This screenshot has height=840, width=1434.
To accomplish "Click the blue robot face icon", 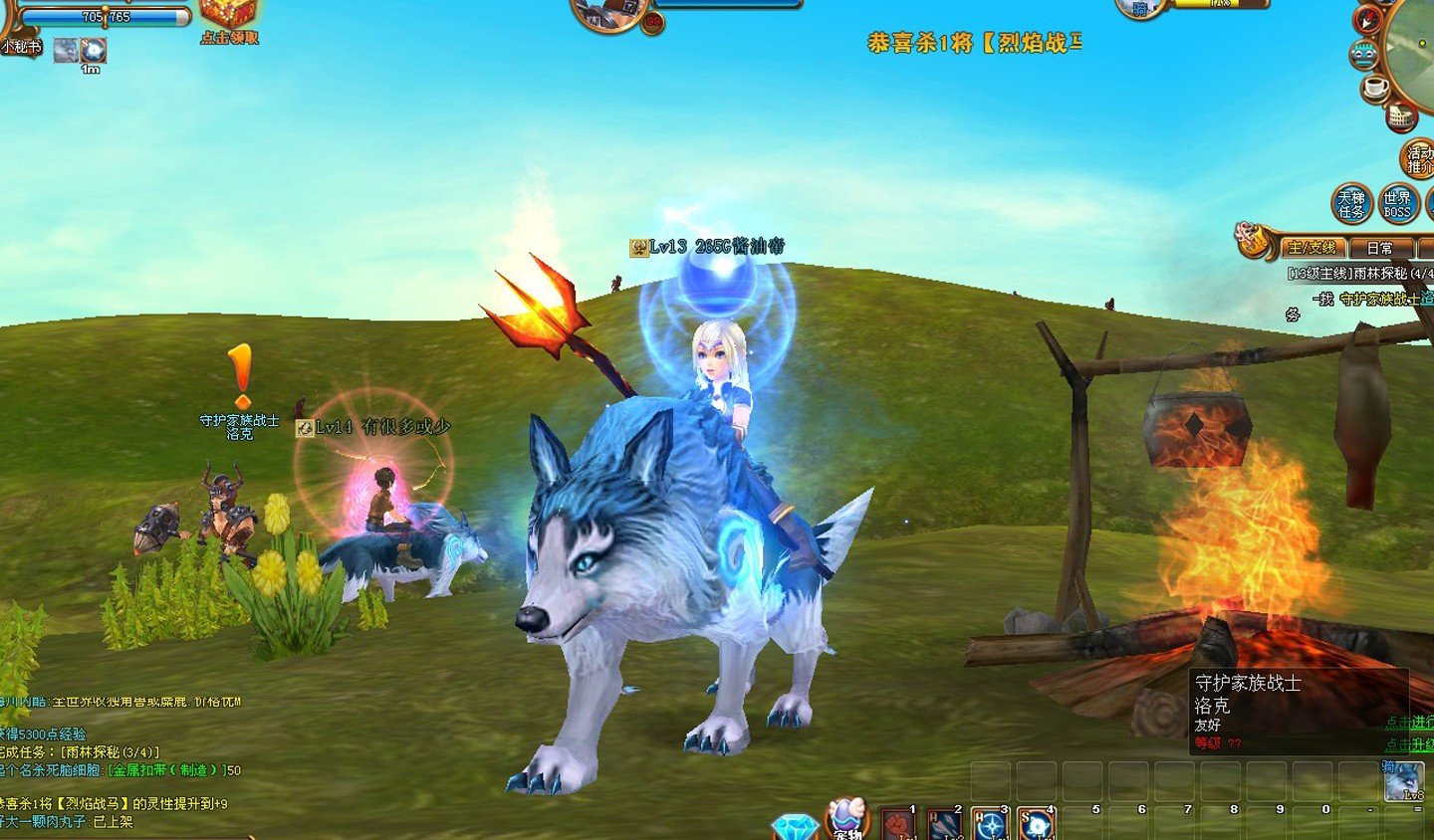I will [x=1363, y=55].
